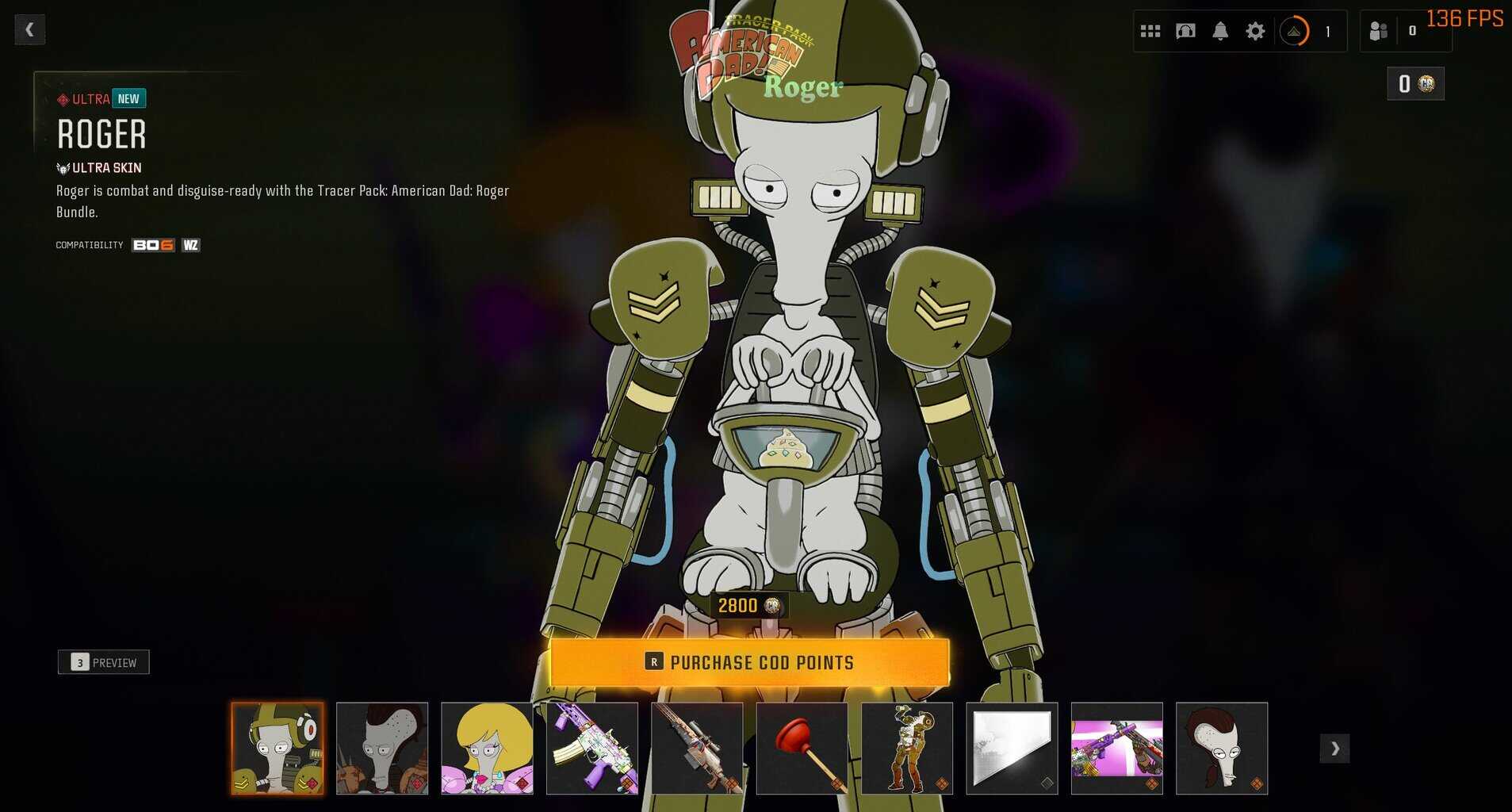Open the social/friends icon
Viewport: 1512px width, 812px height.
coord(1377,30)
